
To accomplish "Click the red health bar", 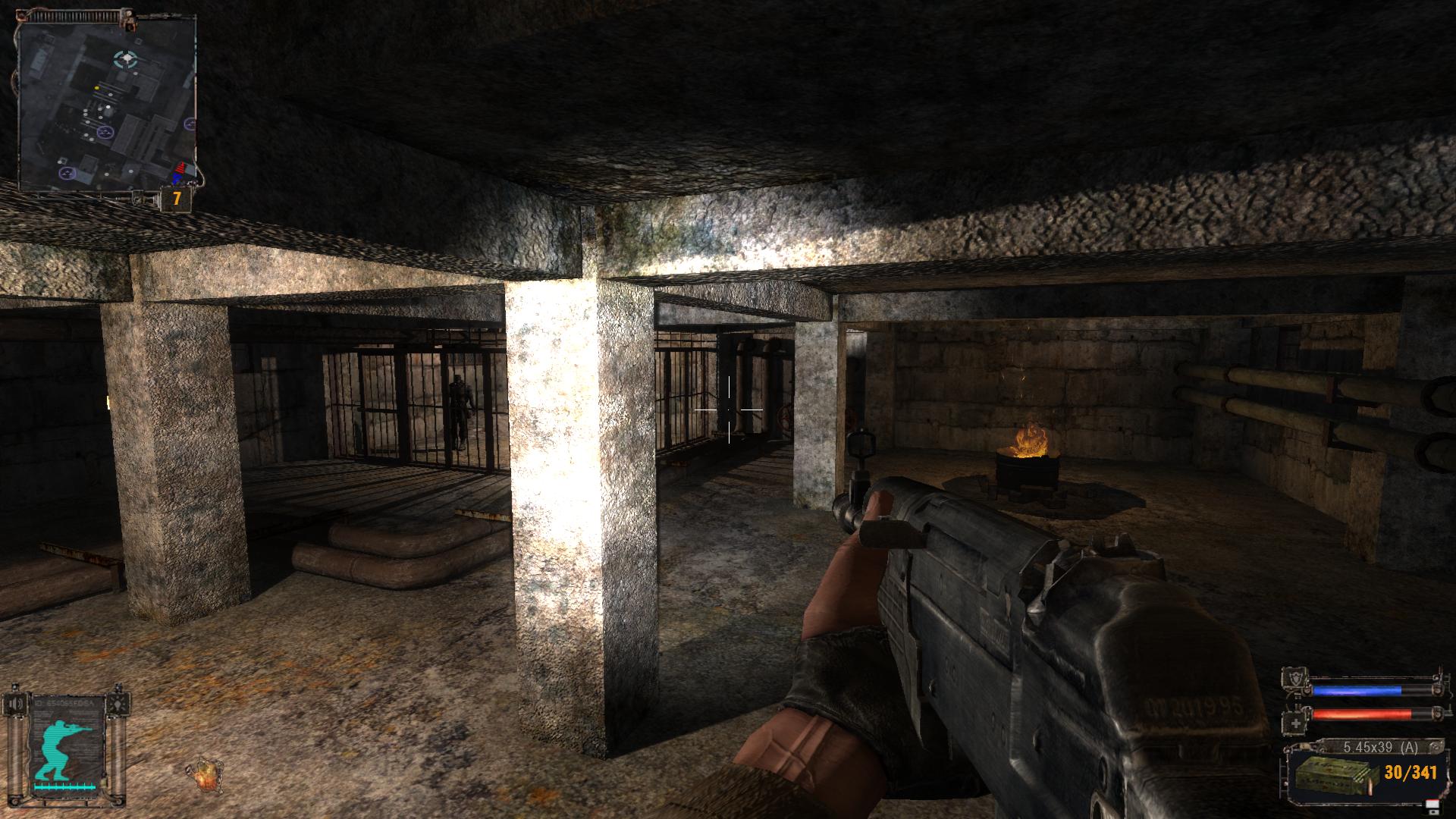I will point(1362,712).
